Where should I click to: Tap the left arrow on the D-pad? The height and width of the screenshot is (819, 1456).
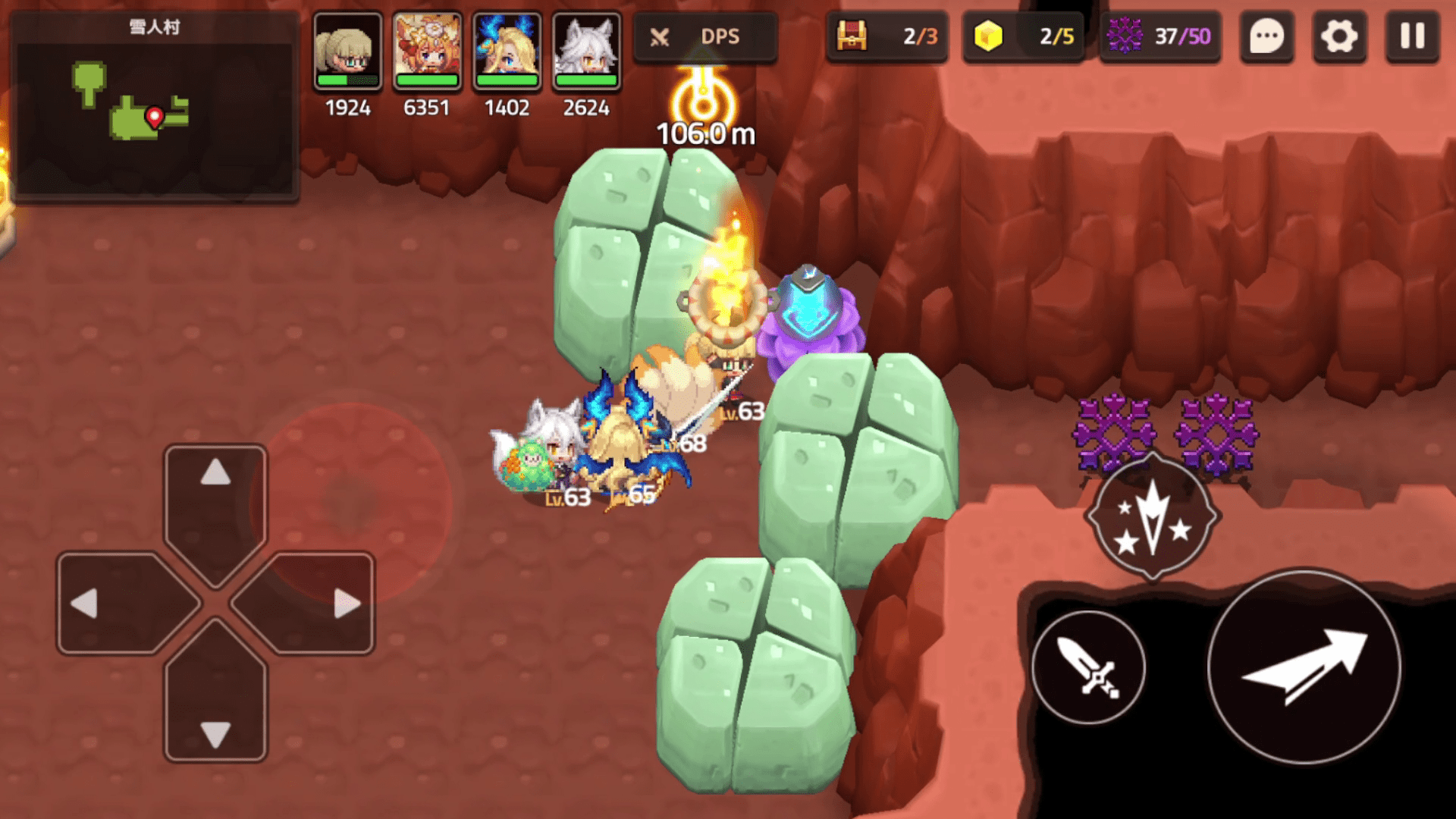114,603
